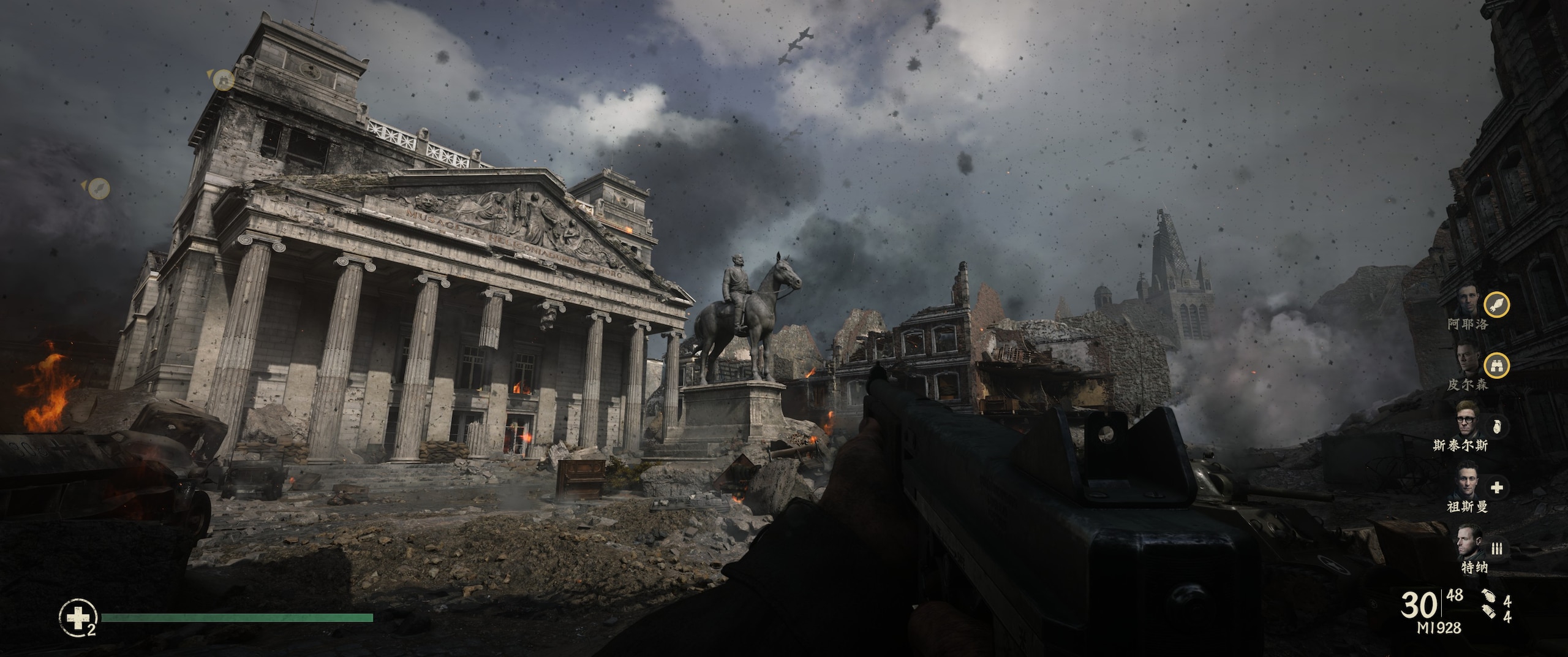
Task: Click the mortar shell waypoint marker
Action: click(98, 188)
